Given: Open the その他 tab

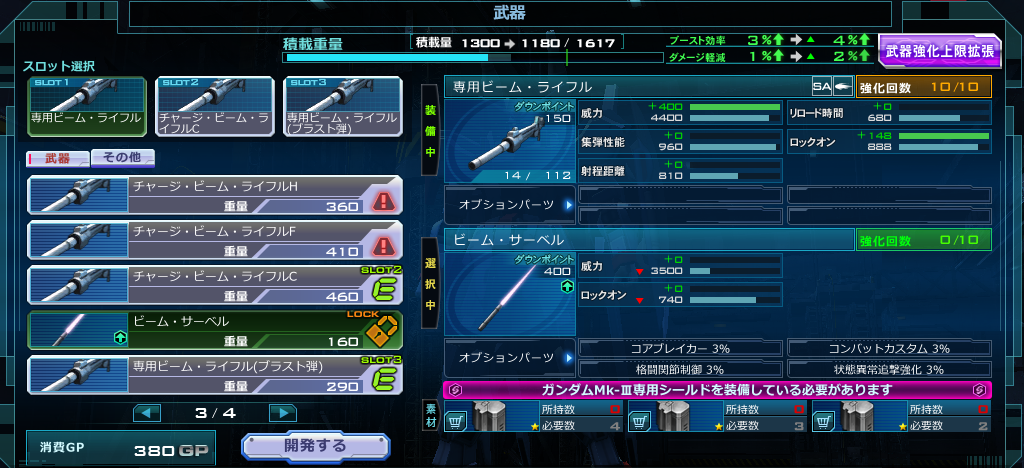Looking at the screenshot, I should [x=122, y=157].
